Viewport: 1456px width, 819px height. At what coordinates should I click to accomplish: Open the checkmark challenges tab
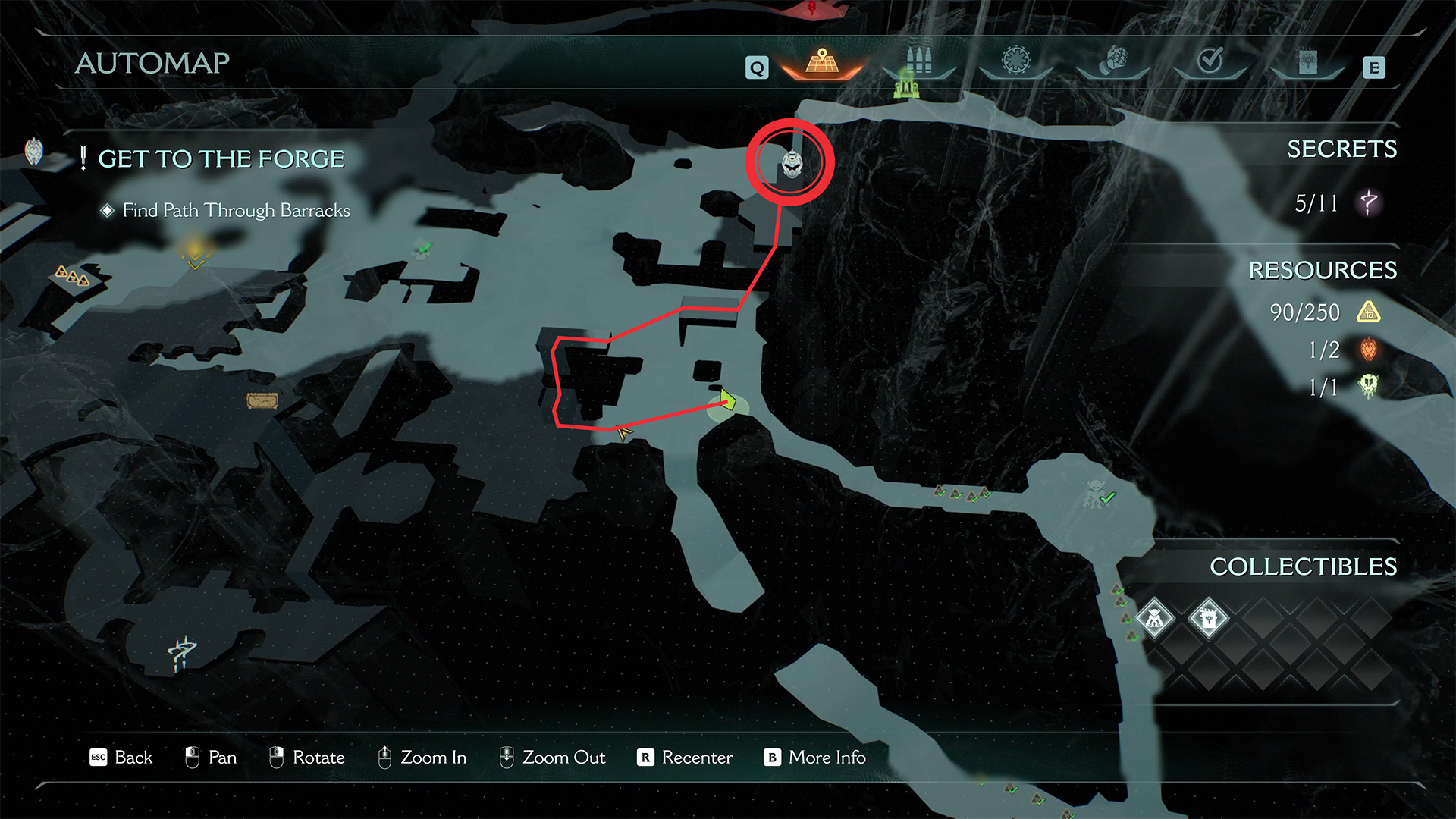point(1210,61)
